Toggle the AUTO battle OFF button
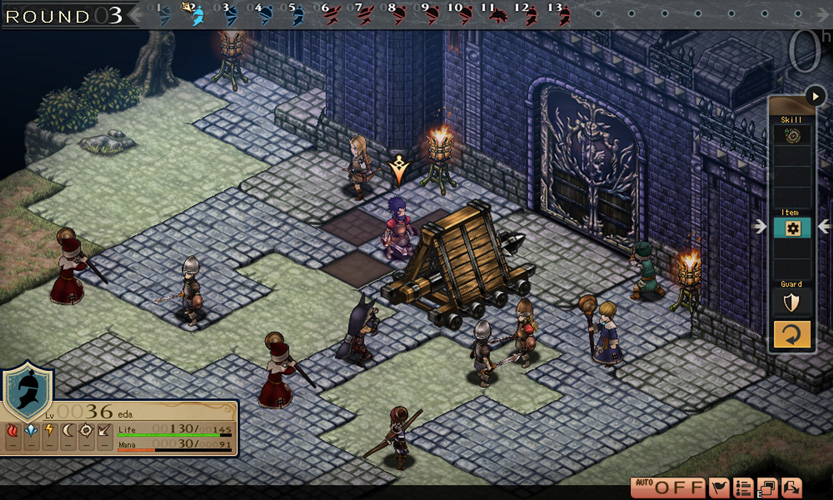Image resolution: width=833 pixels, height=500 pixels. tap(667, 488)
